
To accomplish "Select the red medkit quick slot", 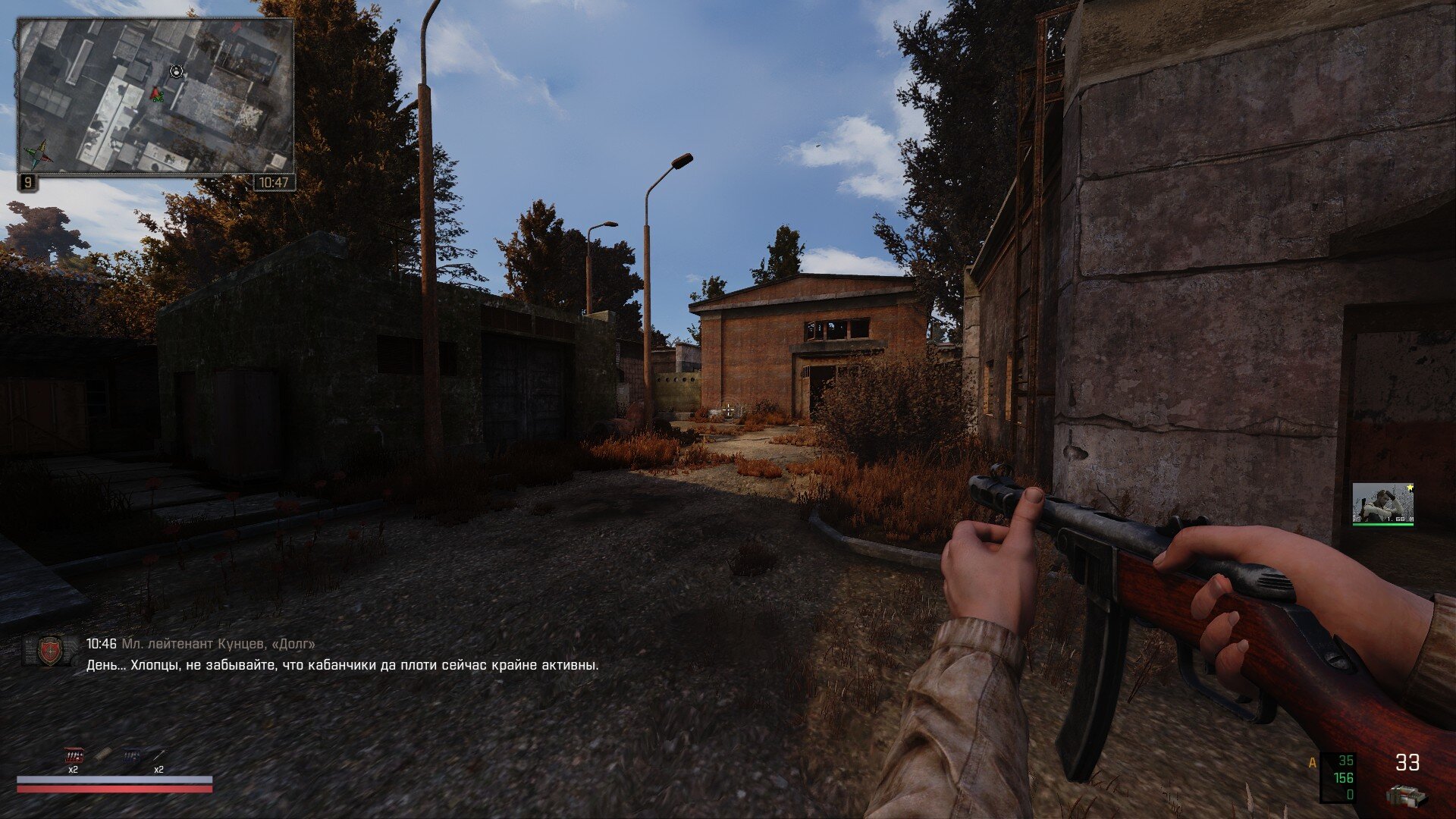I will pos(74,756).
